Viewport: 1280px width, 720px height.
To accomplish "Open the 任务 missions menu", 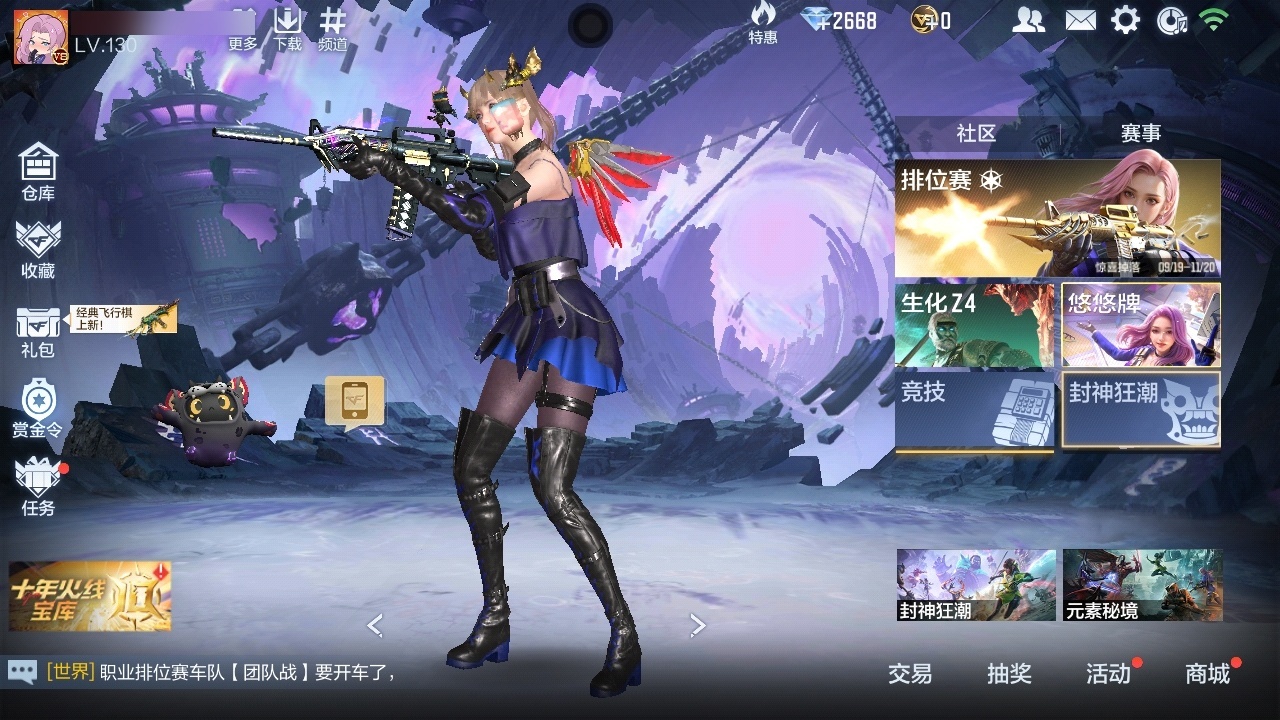I will pos(38,487).
